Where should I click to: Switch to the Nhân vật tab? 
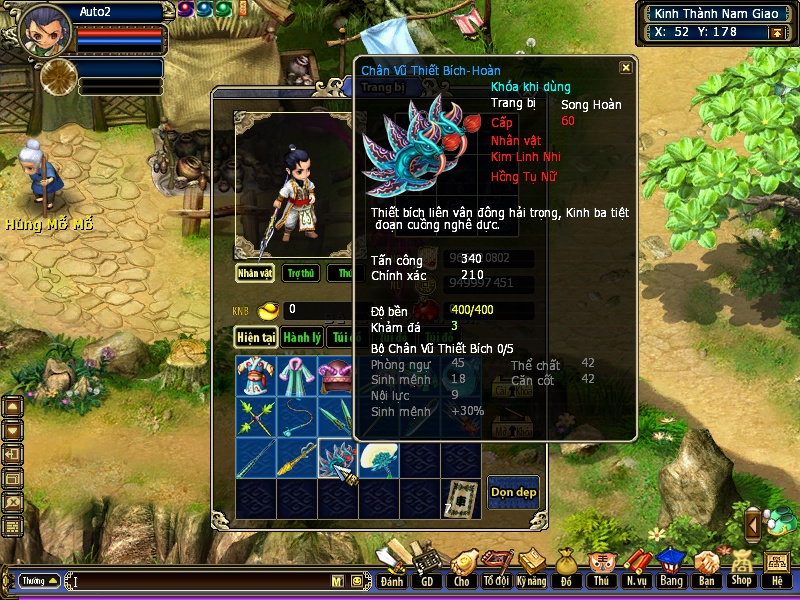[x=255, y=273]
